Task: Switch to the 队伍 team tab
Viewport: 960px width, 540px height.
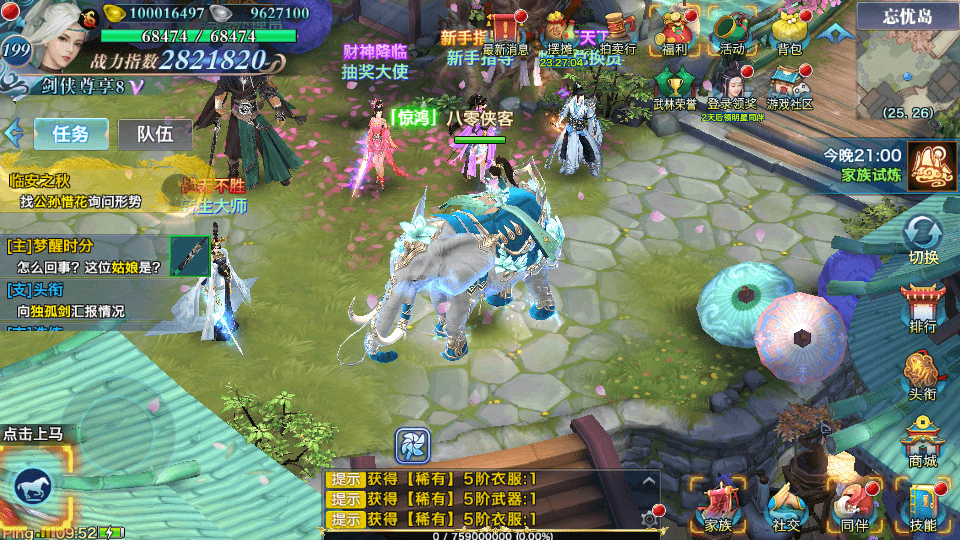Action: pyautogui.click(x=155, y=134)
